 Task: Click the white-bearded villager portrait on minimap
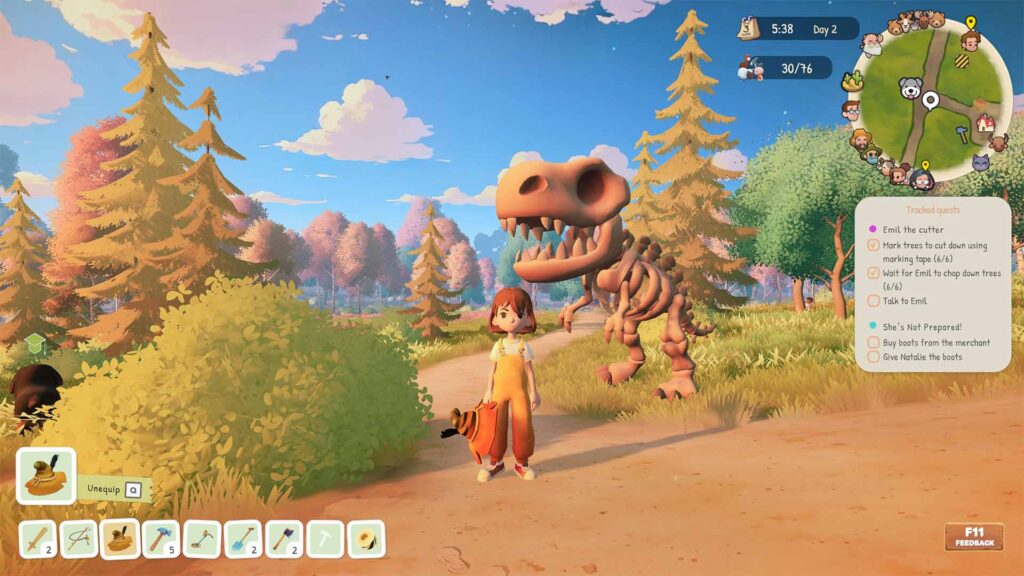(x=872, y=45)
